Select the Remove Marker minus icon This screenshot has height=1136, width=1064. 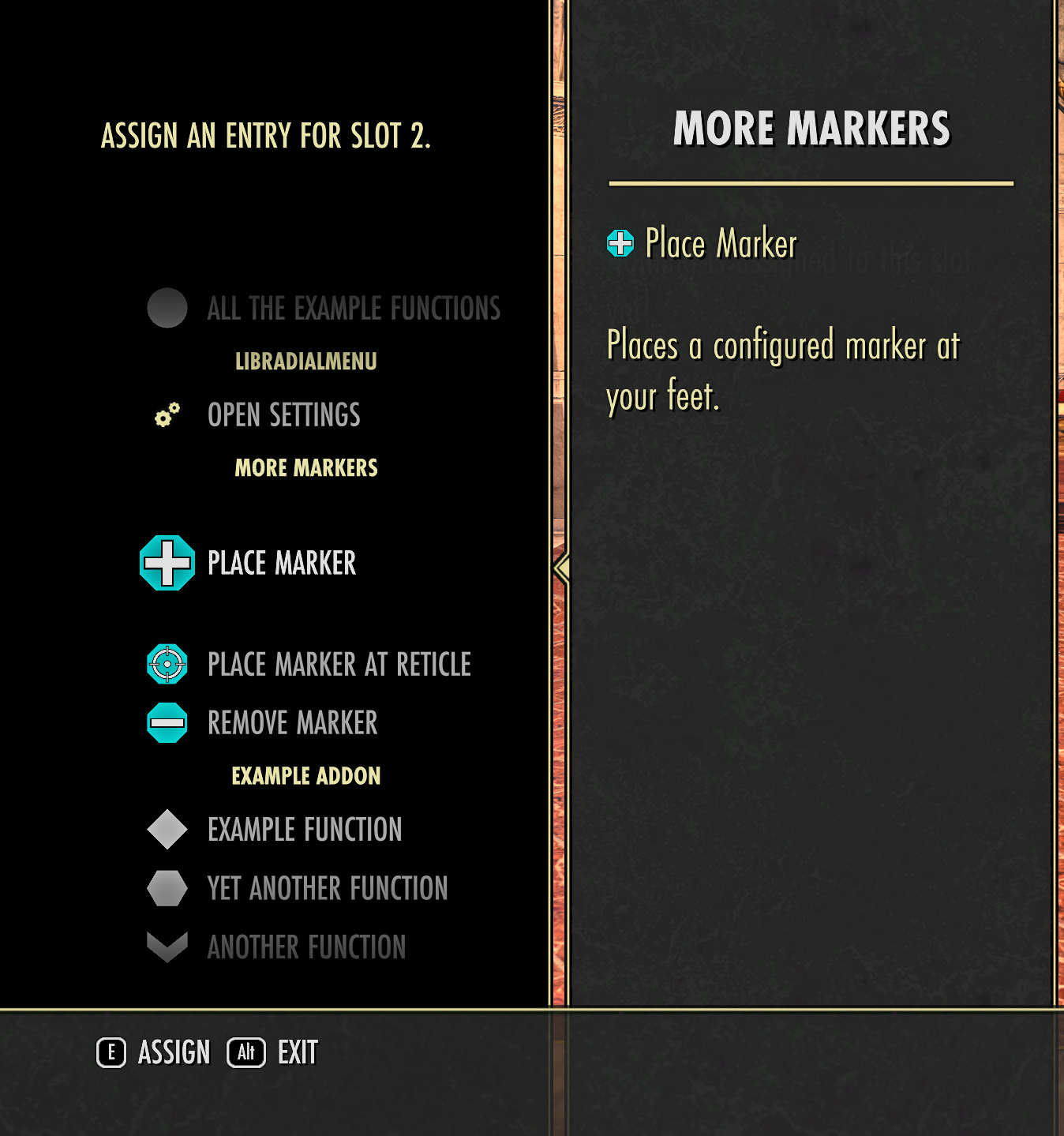(x=167, y=722)
